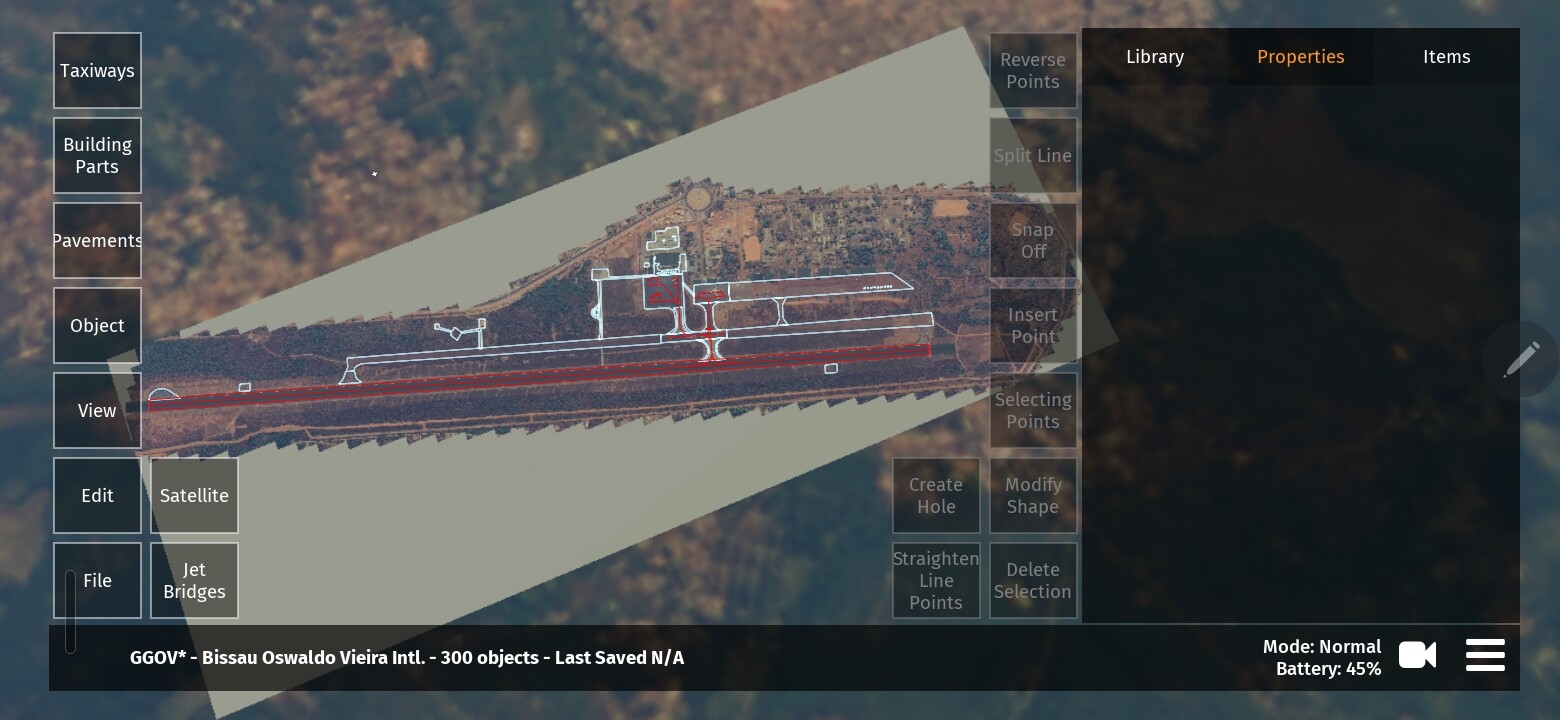Open the File menu
This screenshot has width=1560, height=720.
(x=97, y=581)
